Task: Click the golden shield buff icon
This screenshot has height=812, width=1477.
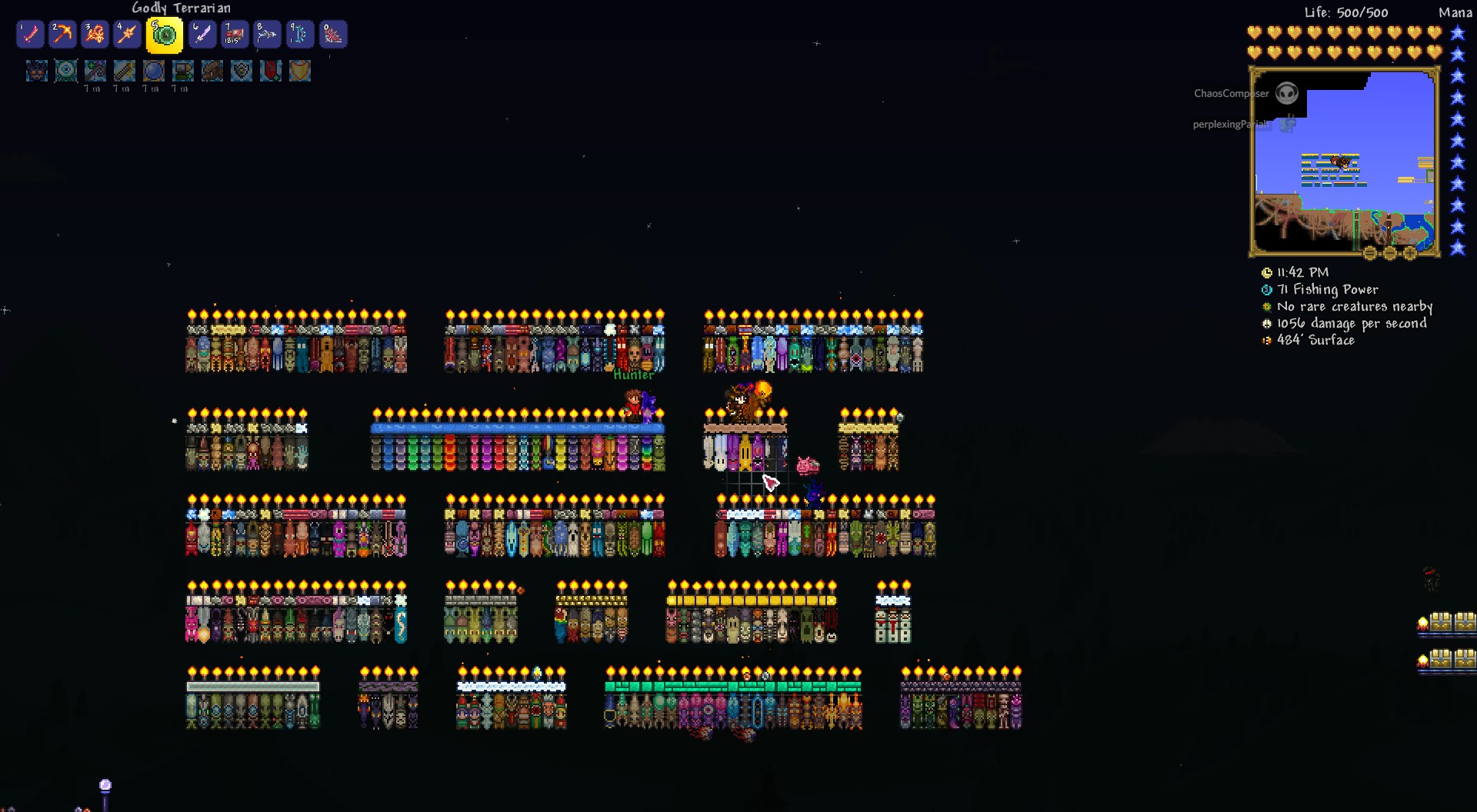Action: (300, 72)
